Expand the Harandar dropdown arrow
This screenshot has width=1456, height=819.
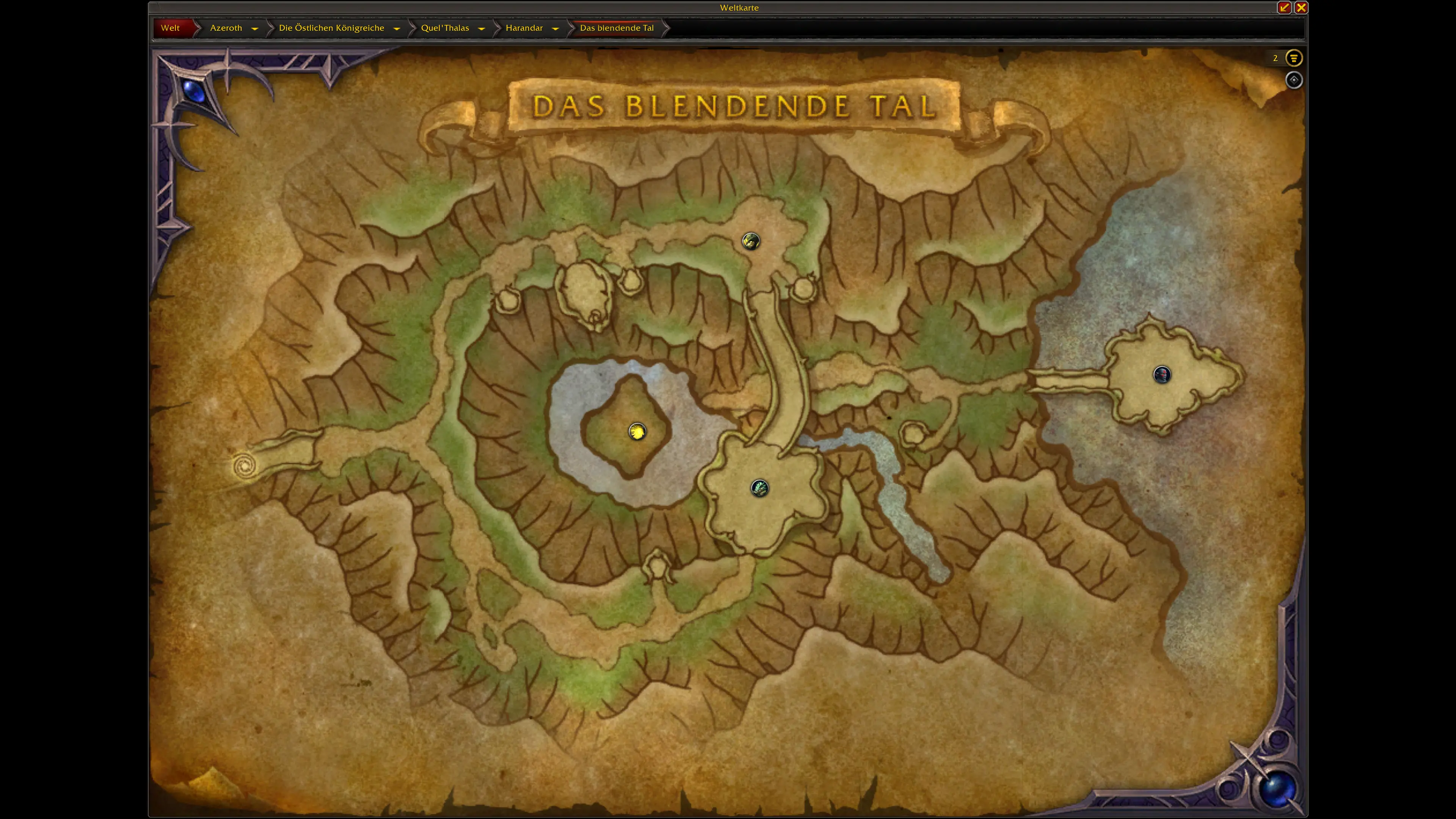[x=555, y=28]
